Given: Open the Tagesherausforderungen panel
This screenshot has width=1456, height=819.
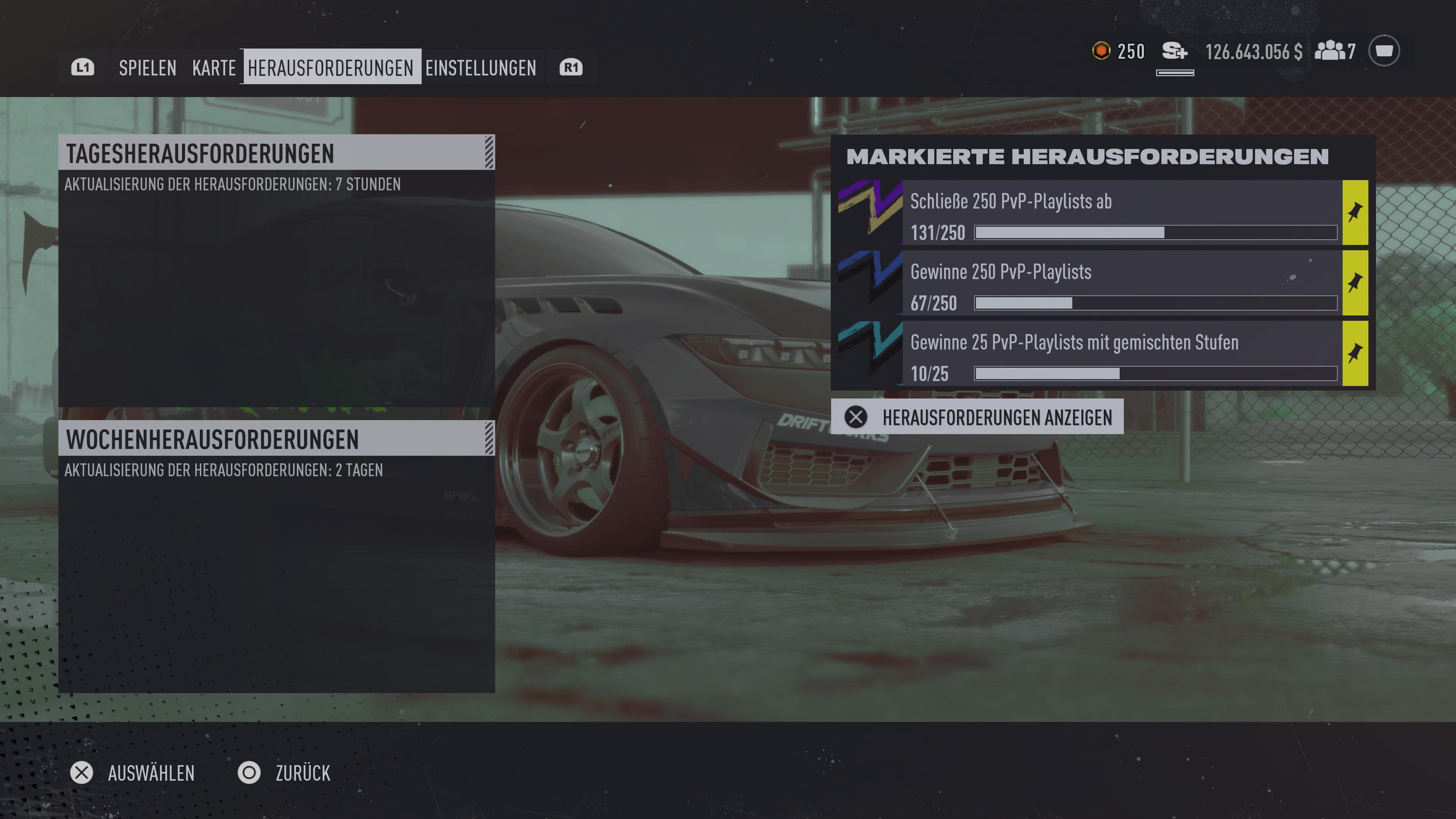Looking at the screenshot, I should pos(276,152).
